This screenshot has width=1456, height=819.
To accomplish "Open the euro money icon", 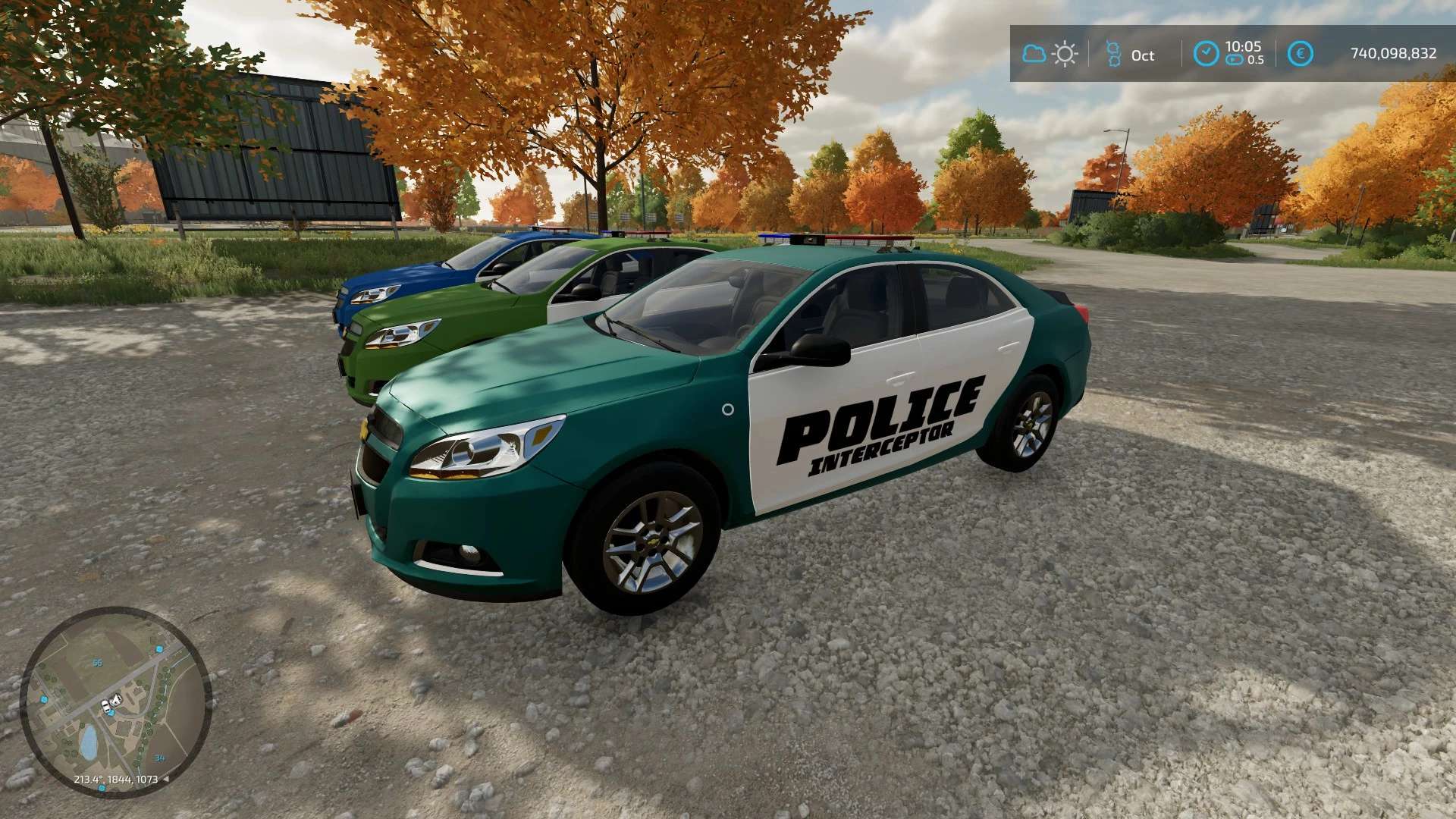I will point(1301,54).
